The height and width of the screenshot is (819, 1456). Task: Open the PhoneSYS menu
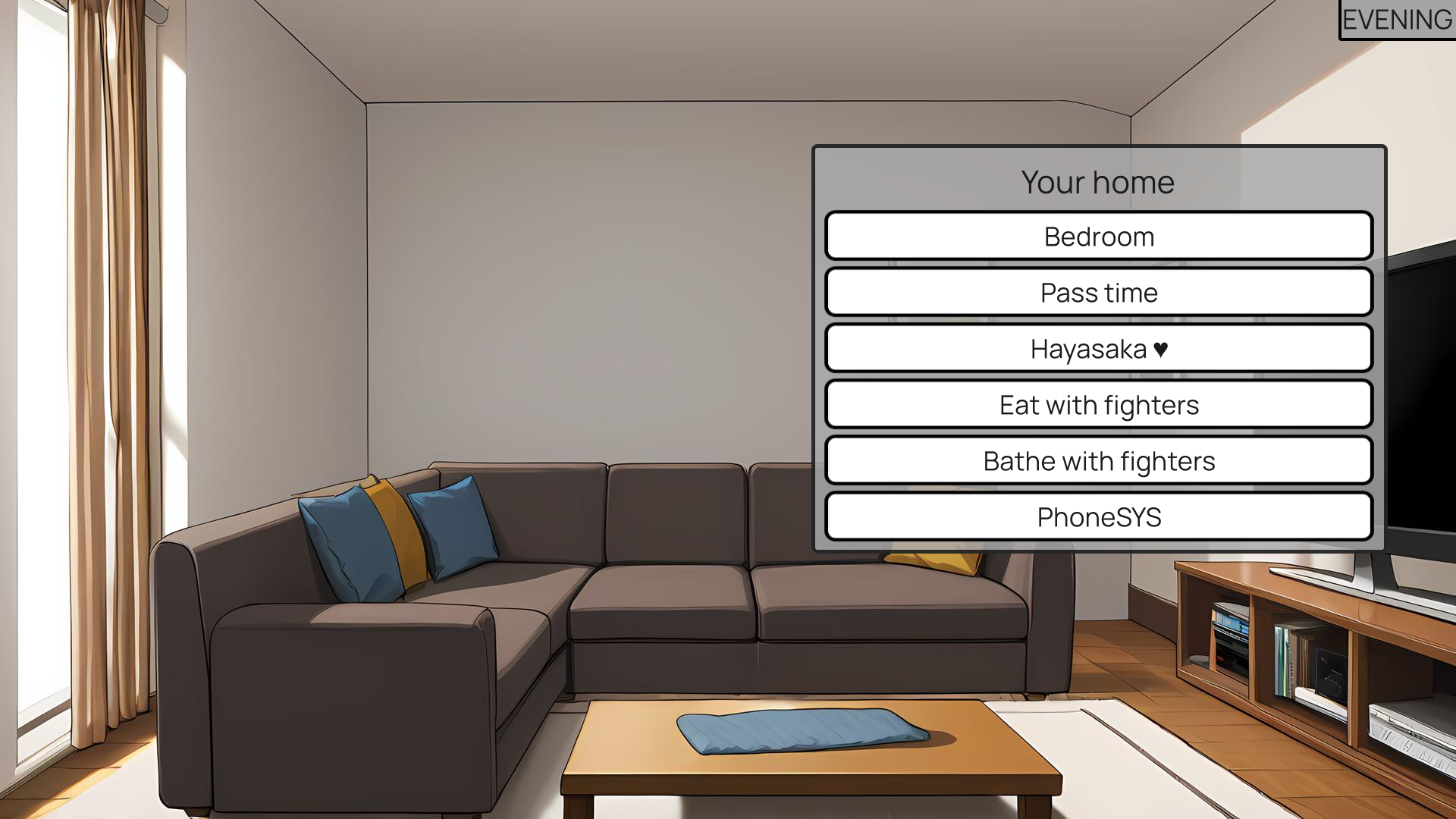[x=1098, y=516]
